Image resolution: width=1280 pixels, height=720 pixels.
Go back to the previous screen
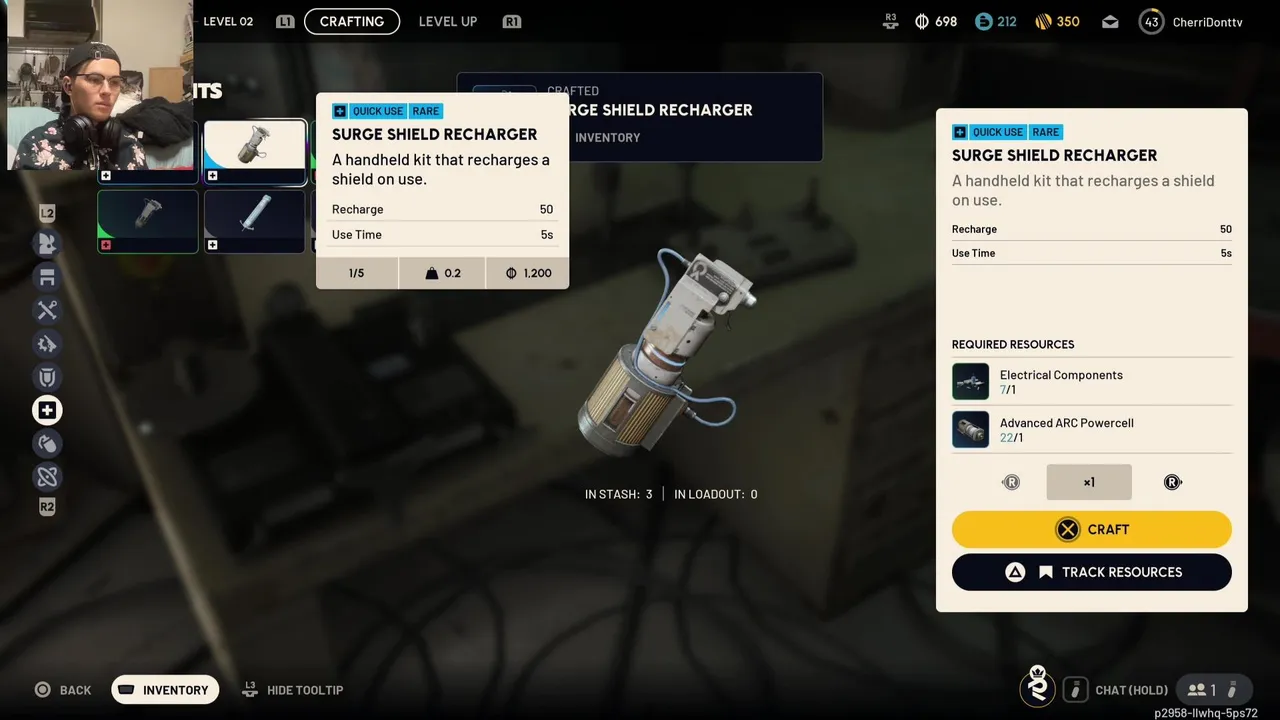coord(63,690)
